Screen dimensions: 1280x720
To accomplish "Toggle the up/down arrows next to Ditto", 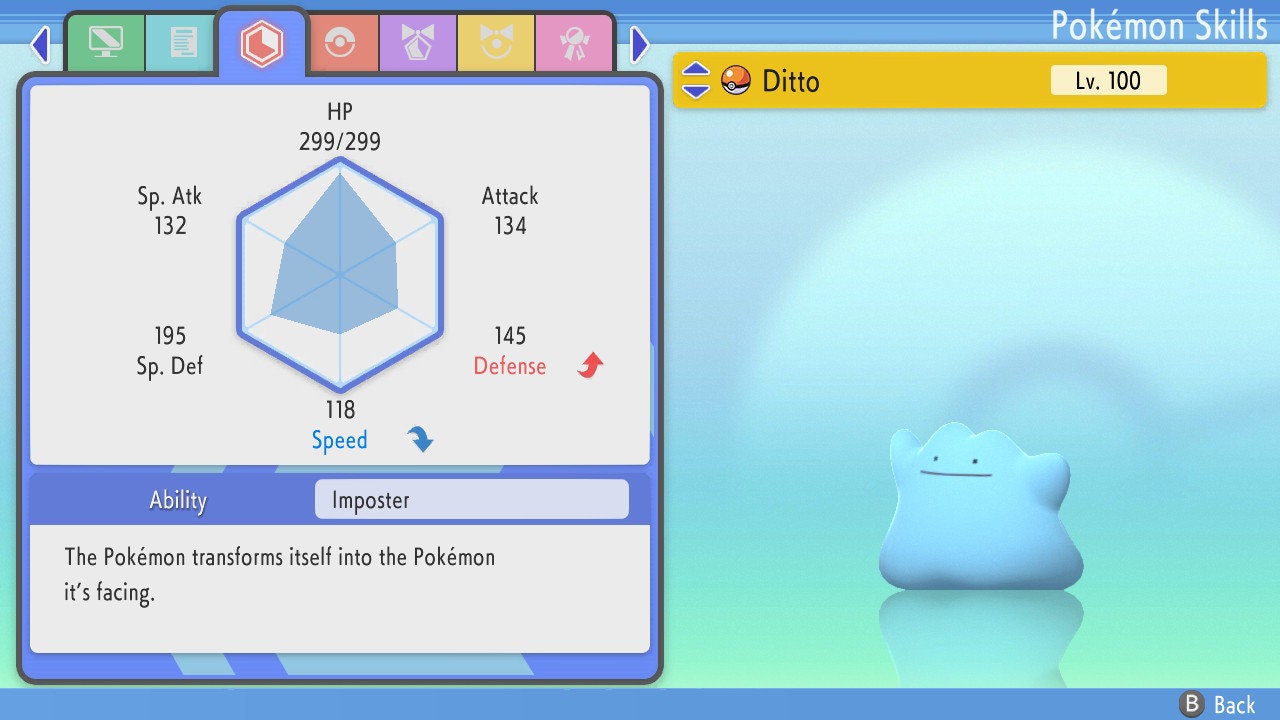I will 696,80.
